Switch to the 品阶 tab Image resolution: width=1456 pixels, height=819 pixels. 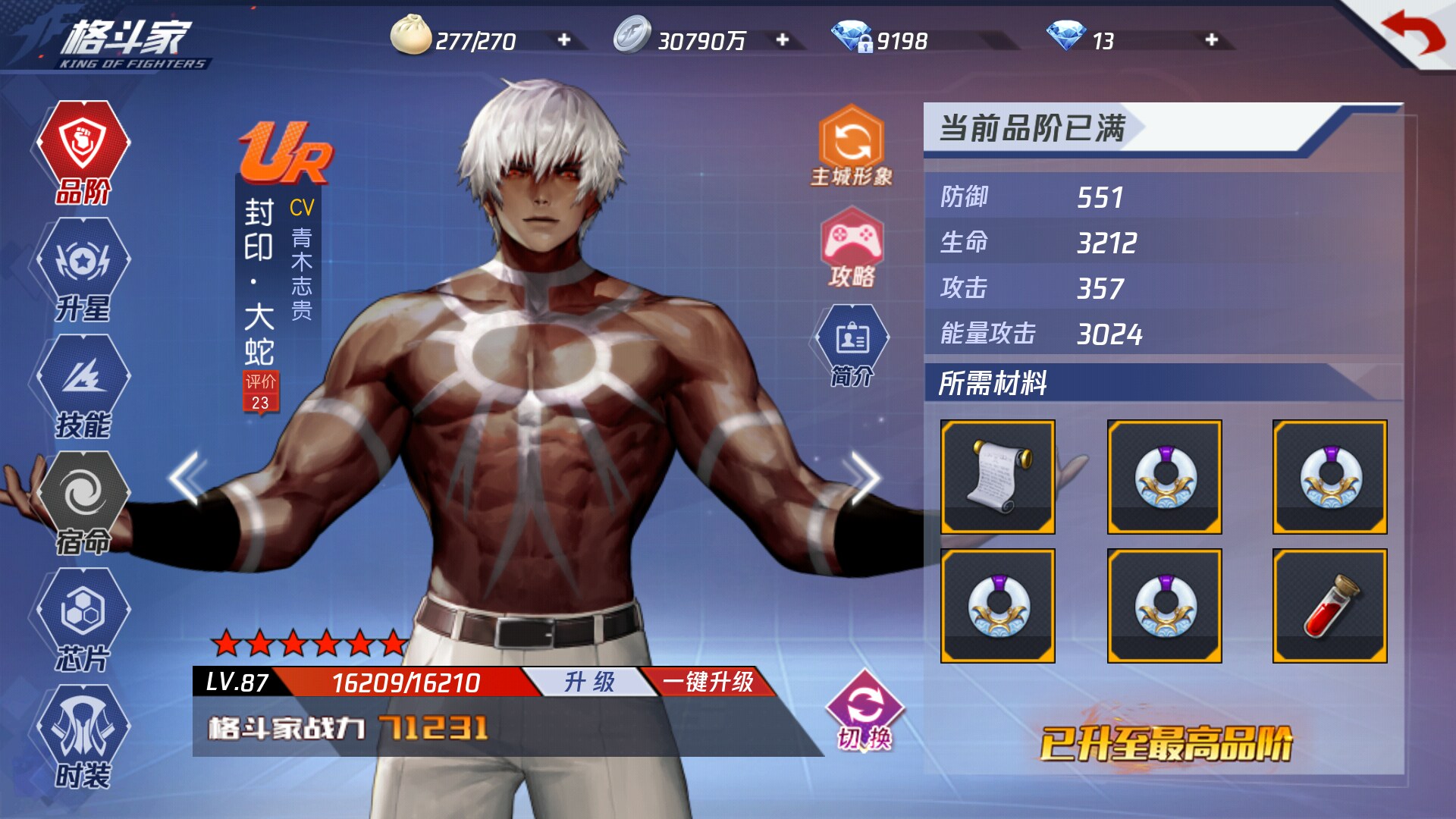point(83,152)
